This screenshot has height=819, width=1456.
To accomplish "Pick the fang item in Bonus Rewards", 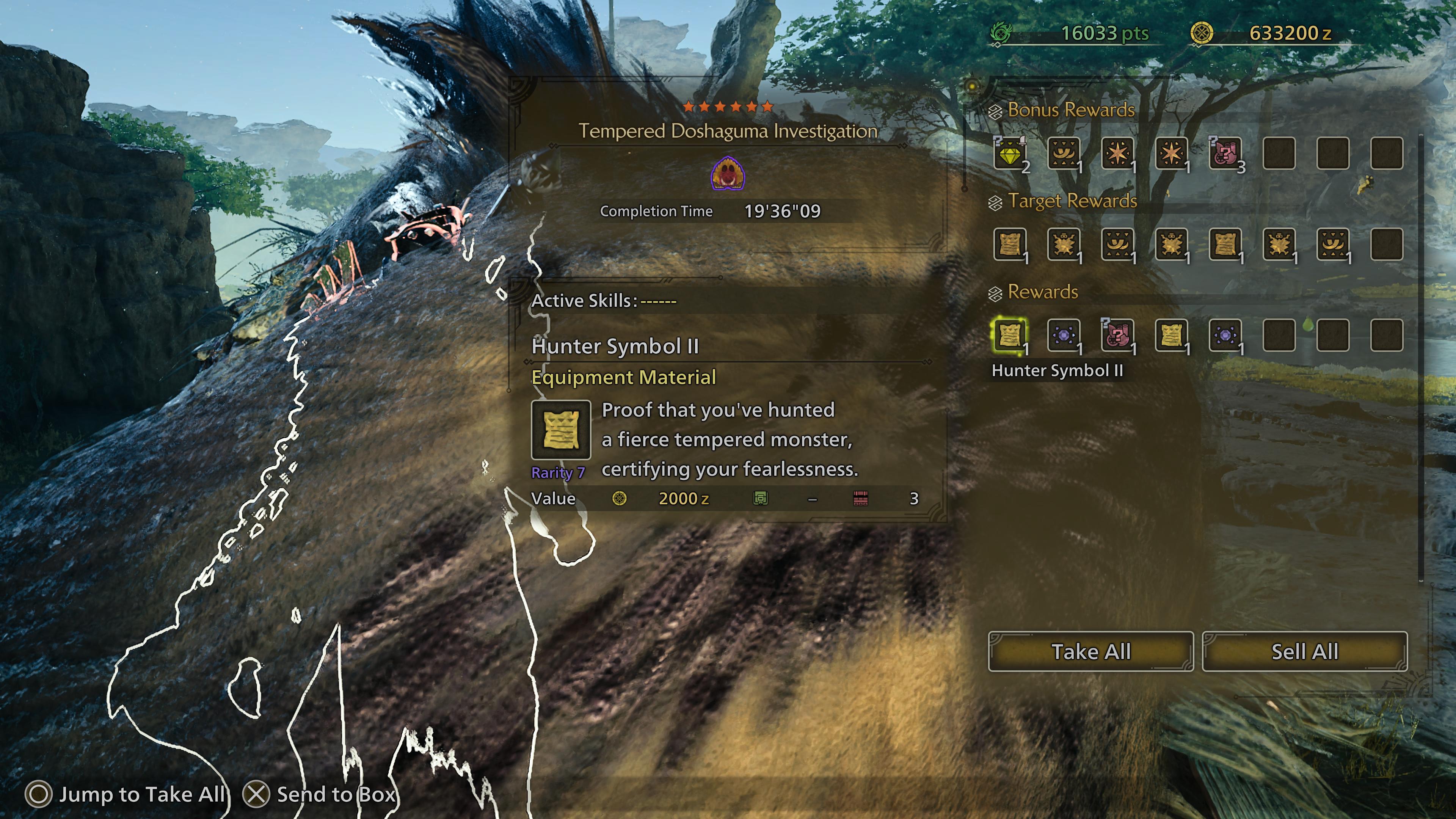I will click(1064, 153).
